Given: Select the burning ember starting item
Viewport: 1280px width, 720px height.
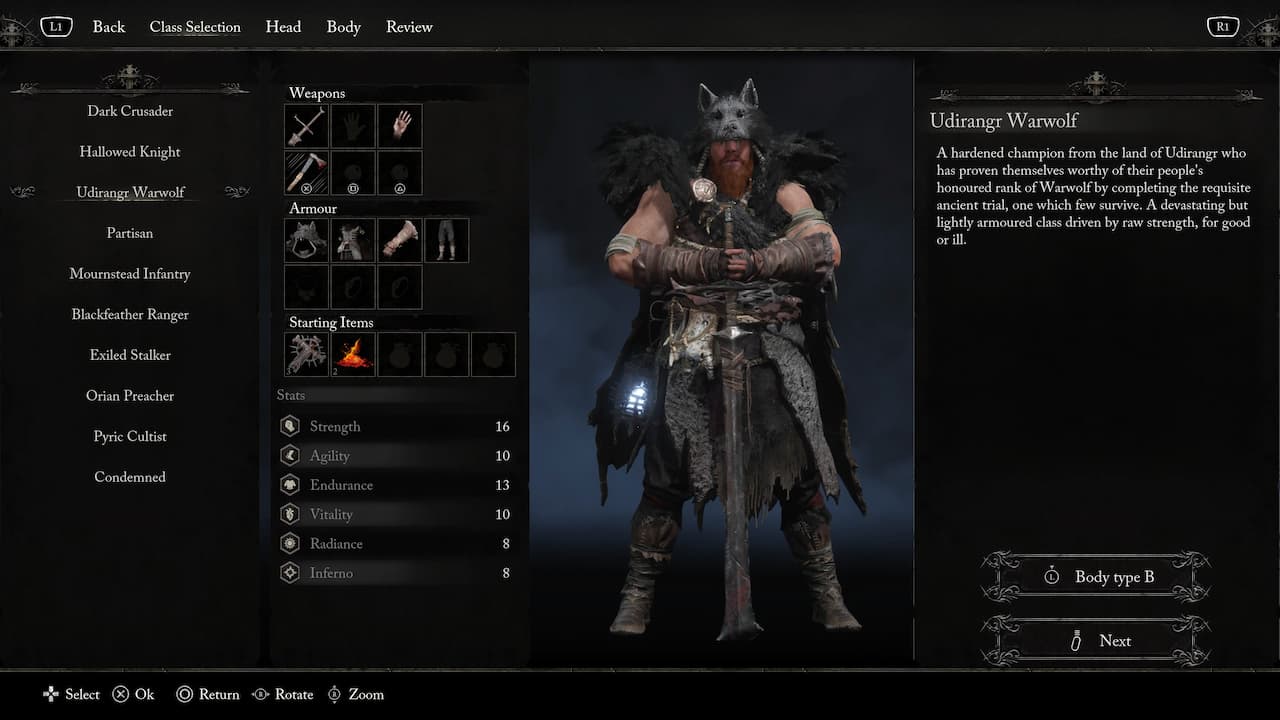Looking at the screenshot, I should tap(352, 354).
